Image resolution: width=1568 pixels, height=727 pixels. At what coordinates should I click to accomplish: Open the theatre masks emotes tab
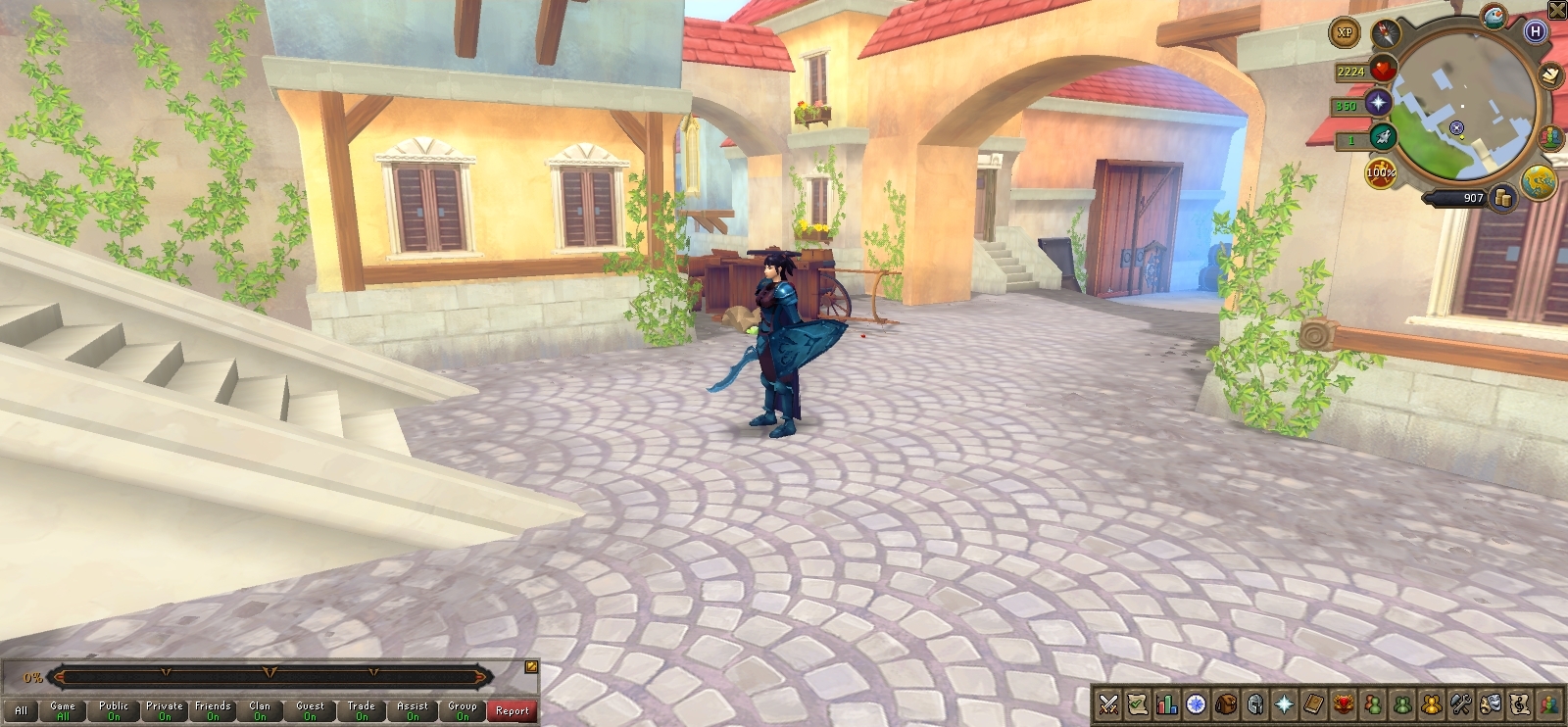(x=1490, y=703)
